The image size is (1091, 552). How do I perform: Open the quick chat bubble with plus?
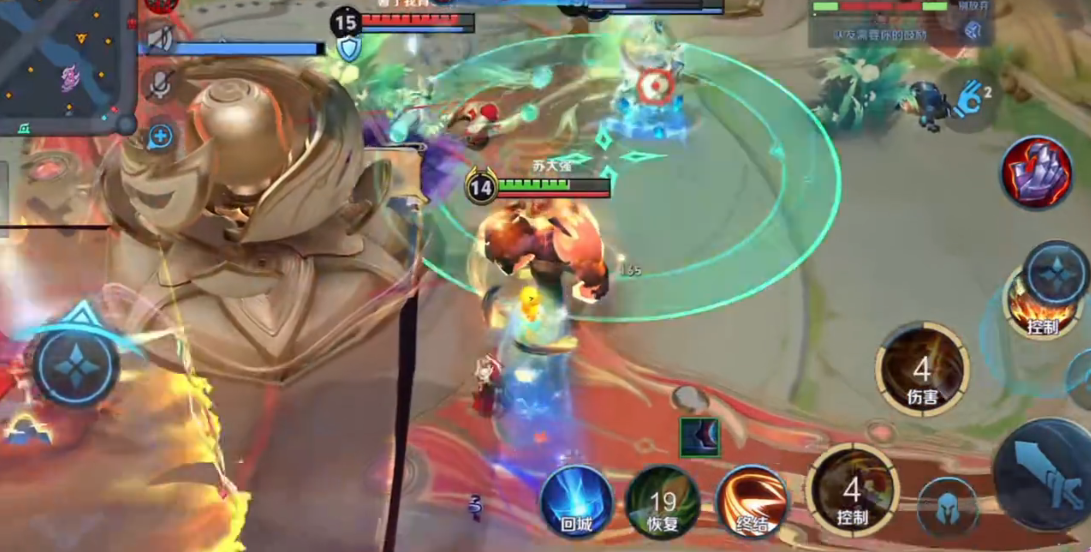(160, 136)
